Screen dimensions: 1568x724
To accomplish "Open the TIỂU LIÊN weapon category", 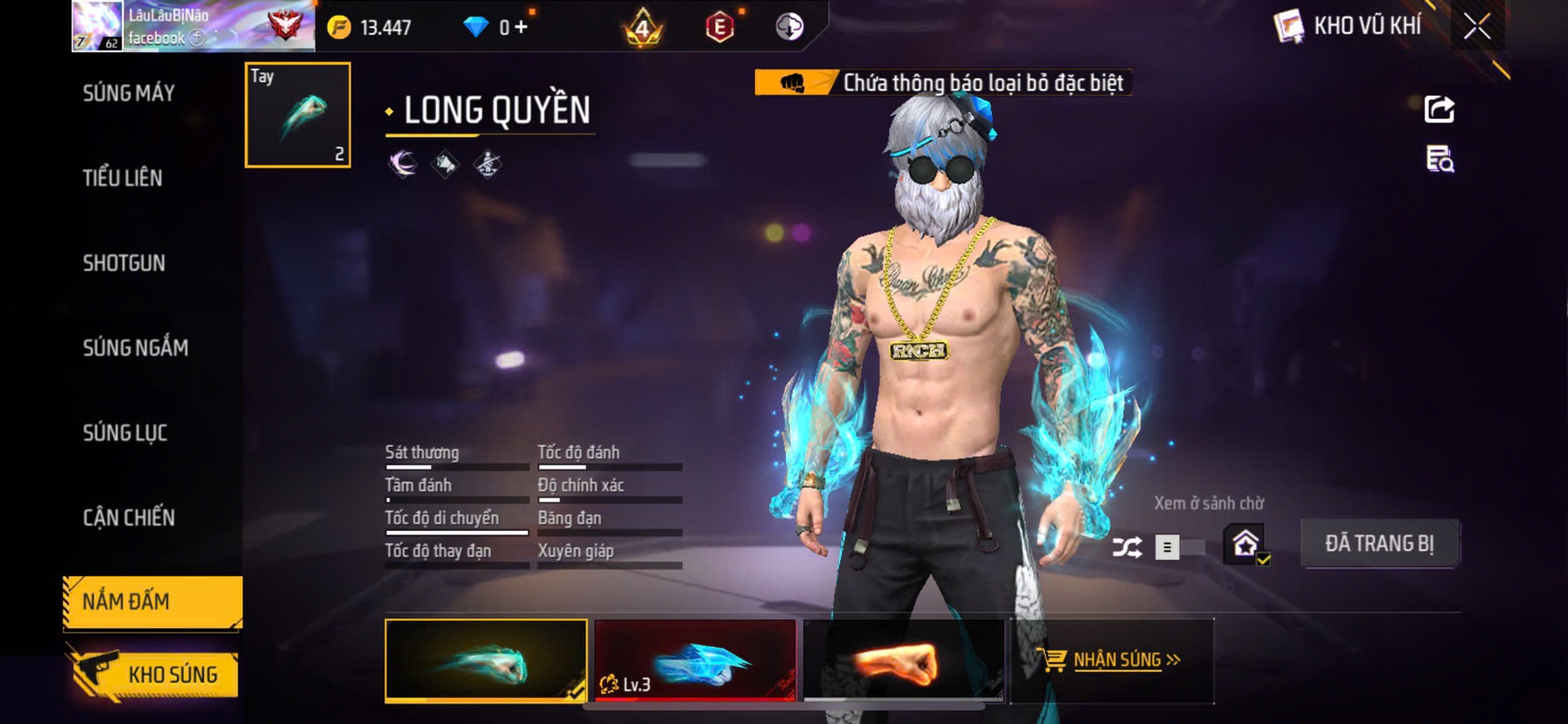I will [x=122, y=178].
